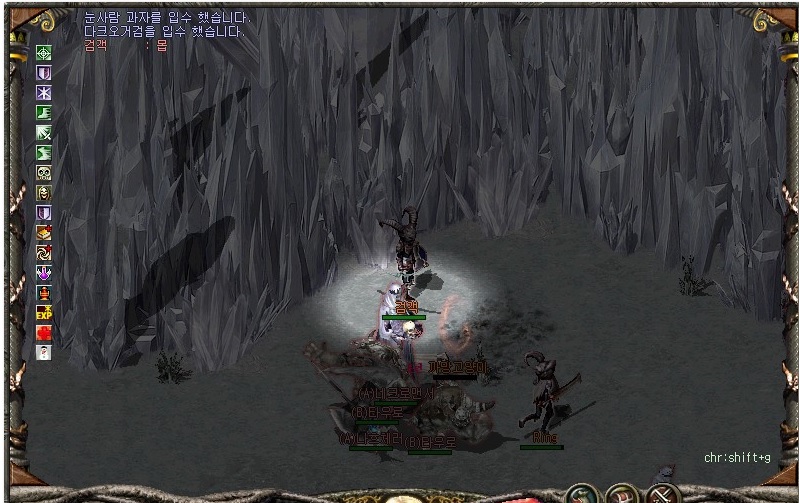The image size is (799, 503).
Task: Click the spiral swirl buff icon
Action: [x=44, y=252]
